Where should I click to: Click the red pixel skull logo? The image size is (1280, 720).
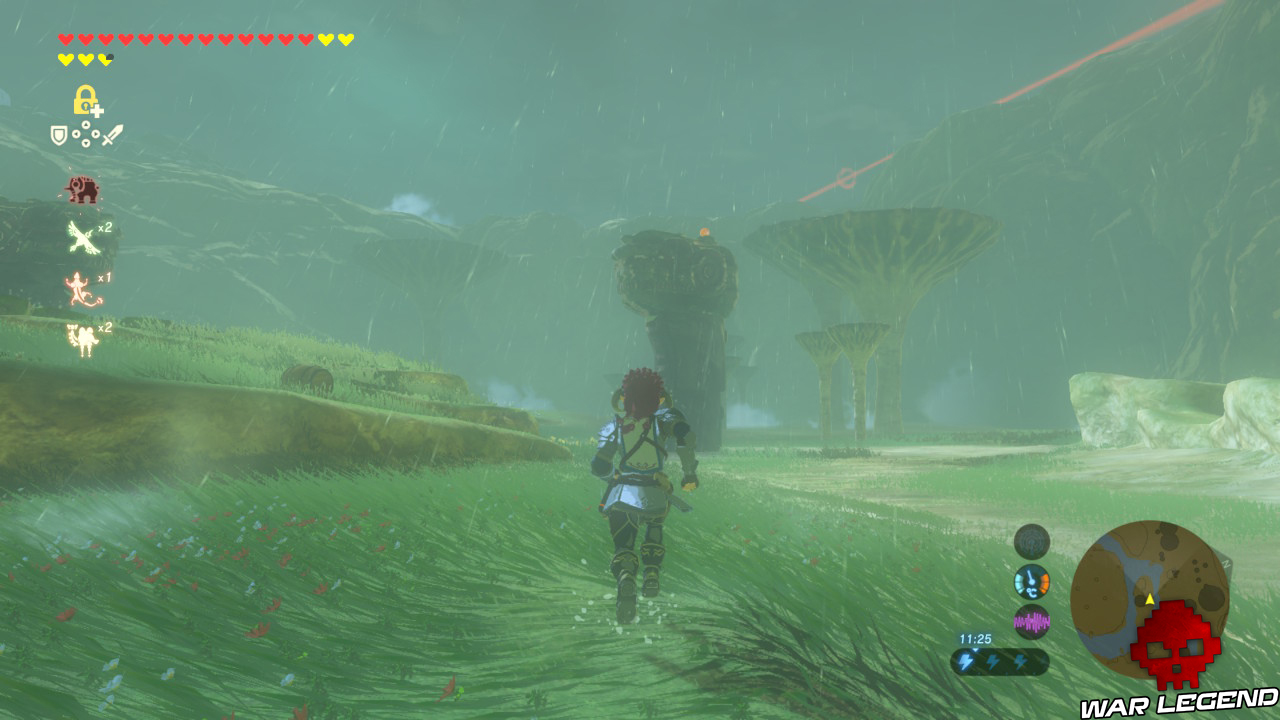click(1176, 645)
